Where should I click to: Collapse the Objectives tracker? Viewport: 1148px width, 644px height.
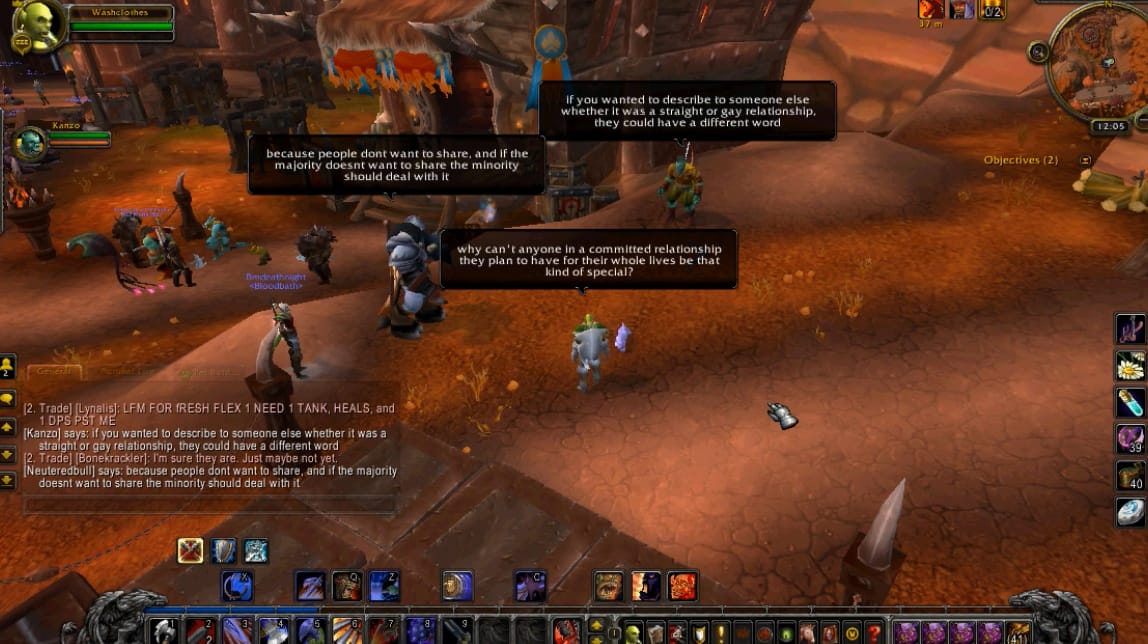click(x=1085, y=160)
